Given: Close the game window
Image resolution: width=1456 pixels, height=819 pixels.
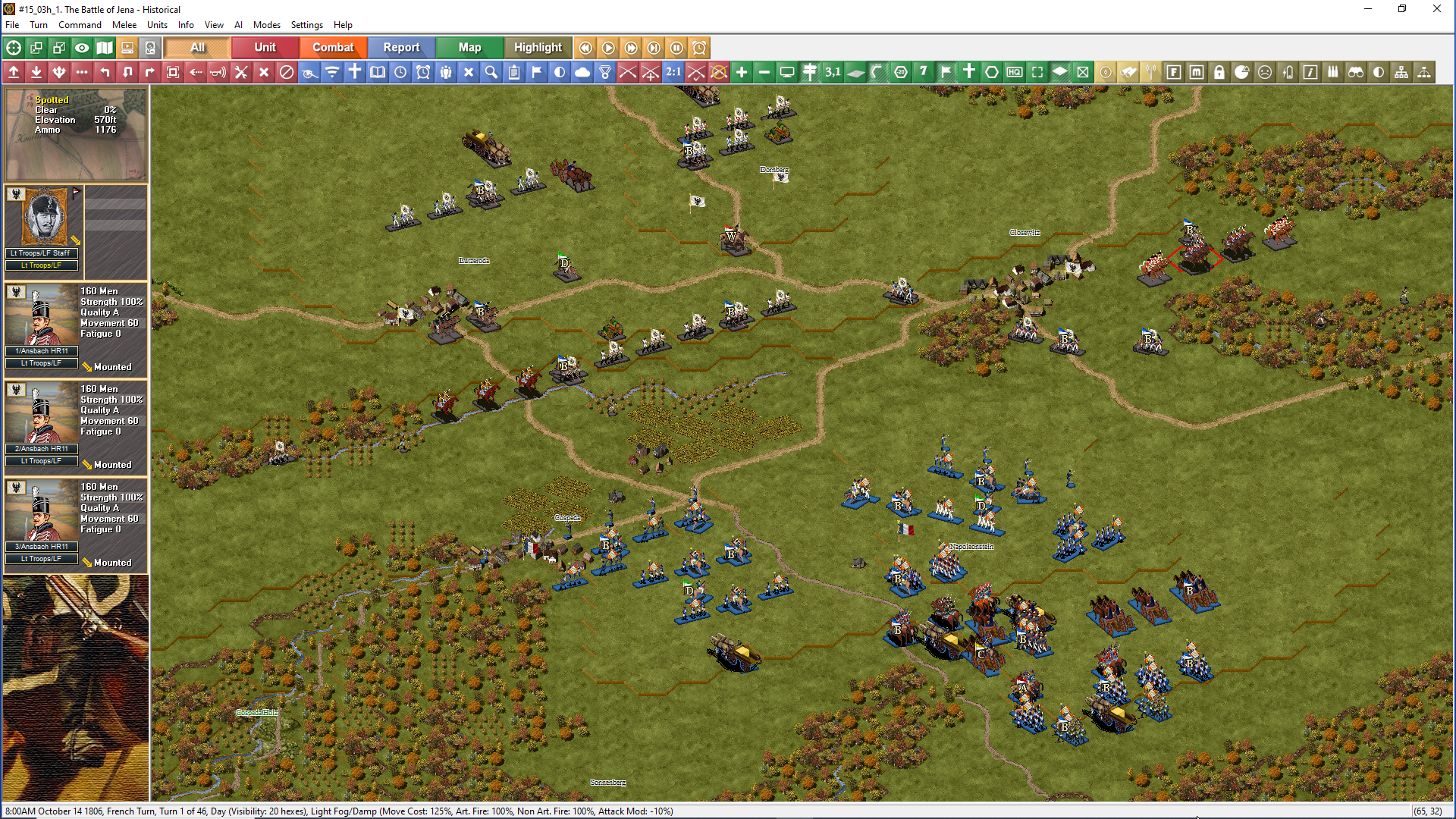Looking at the screenshot, I should [1436, 9].
